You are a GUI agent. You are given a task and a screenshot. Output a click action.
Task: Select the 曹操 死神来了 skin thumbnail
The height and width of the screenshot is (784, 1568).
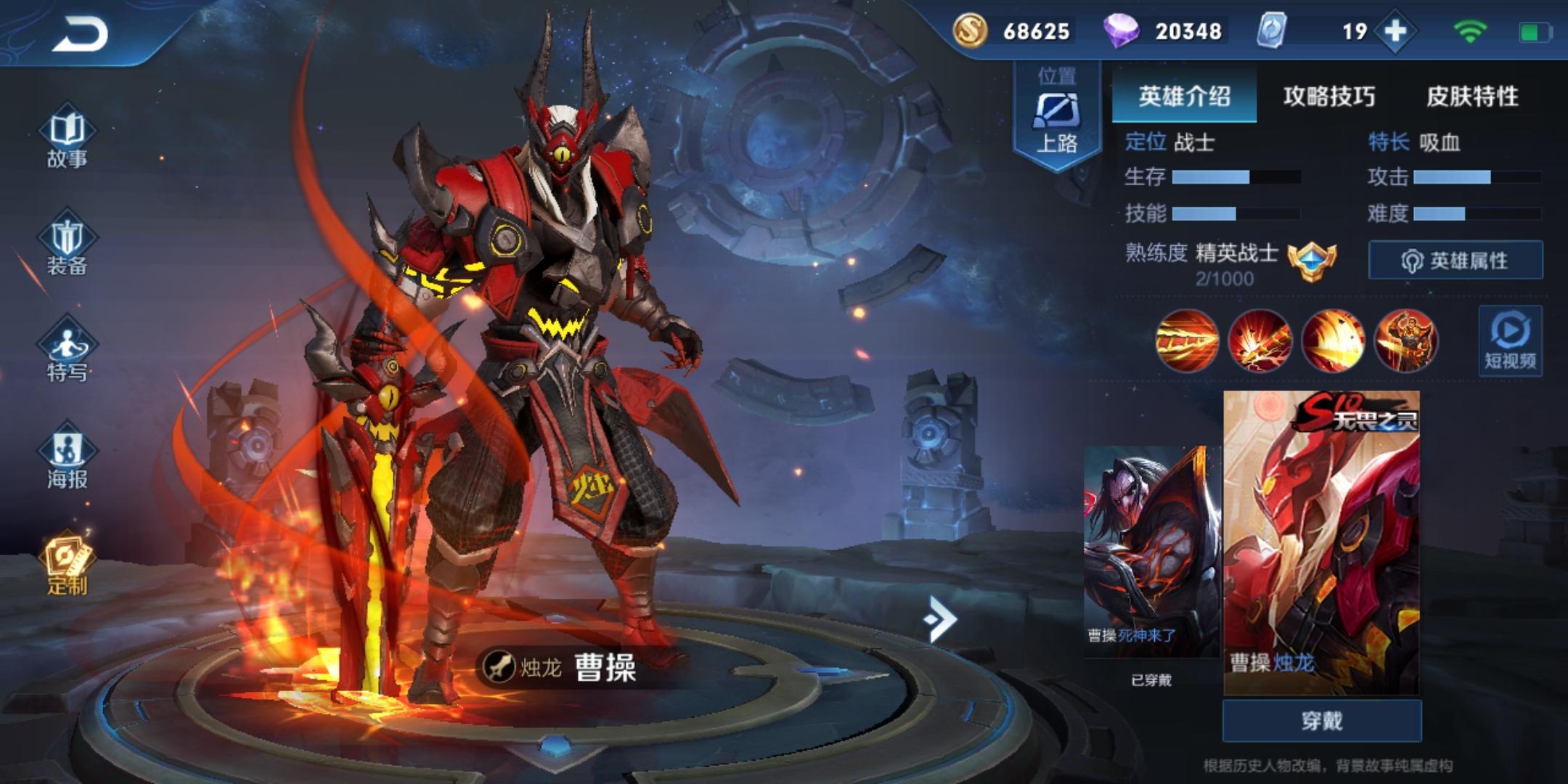(1152, 552)
